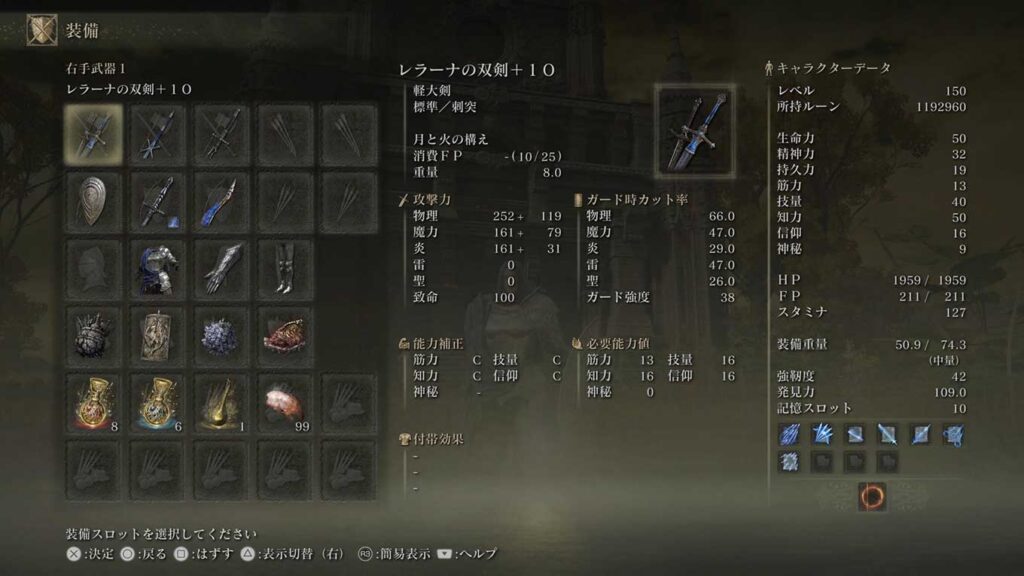Select Rellana's Twin Blades right-hand weapon slot
1024x576 pixels.
tap(93, 134)
